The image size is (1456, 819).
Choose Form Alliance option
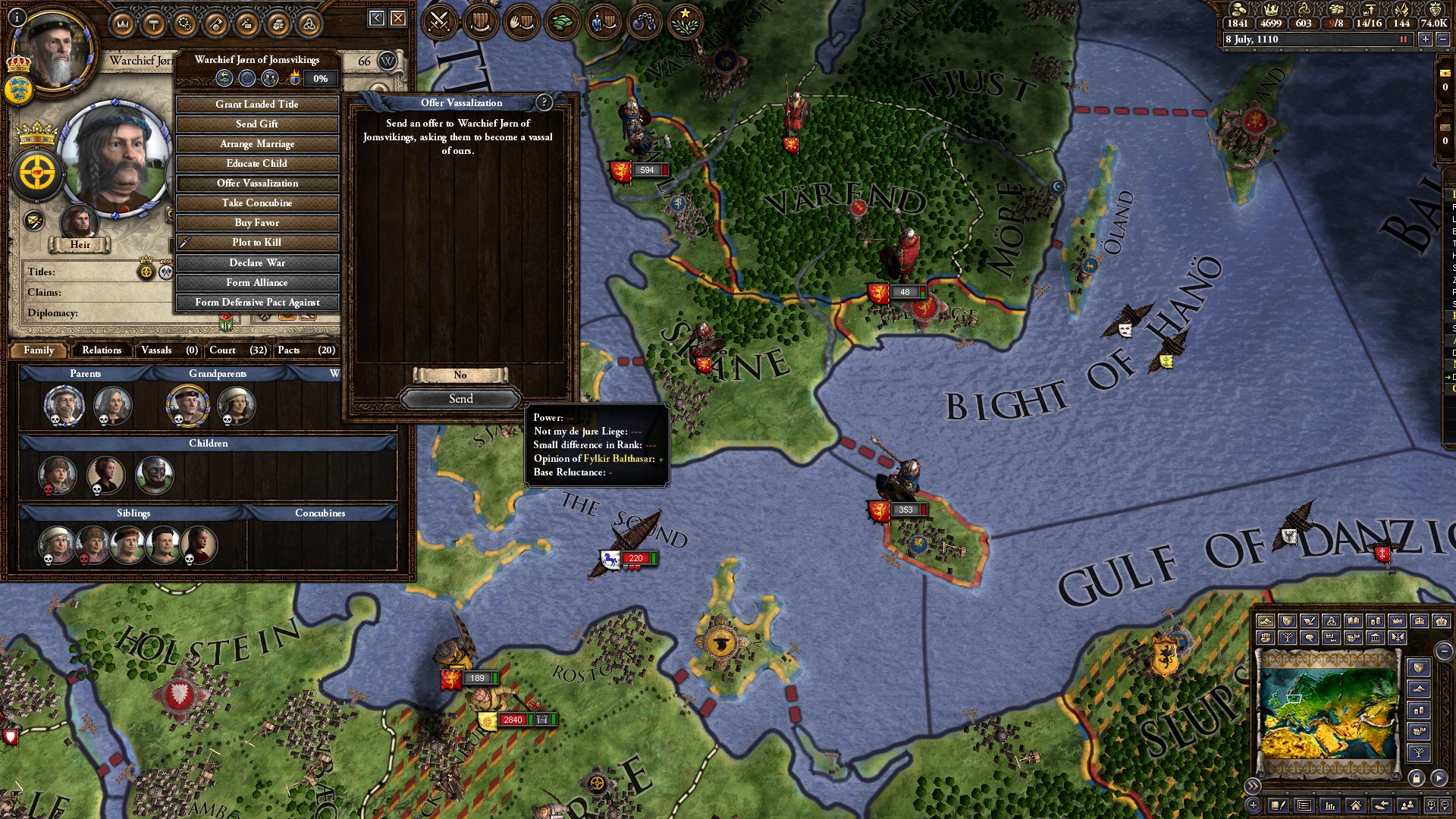click(256, 283)
